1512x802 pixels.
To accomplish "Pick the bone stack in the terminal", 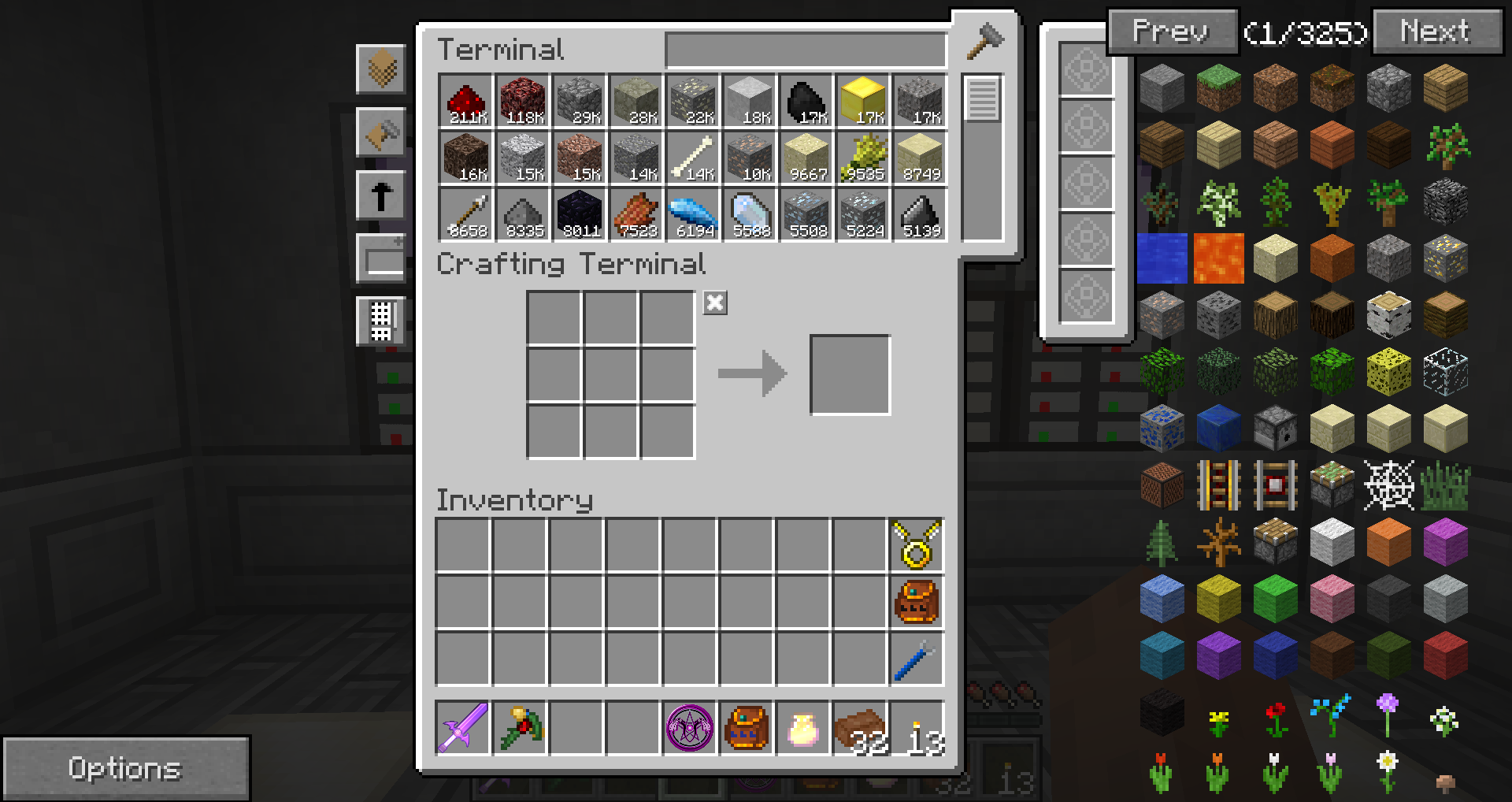I will tap(692, 158).
